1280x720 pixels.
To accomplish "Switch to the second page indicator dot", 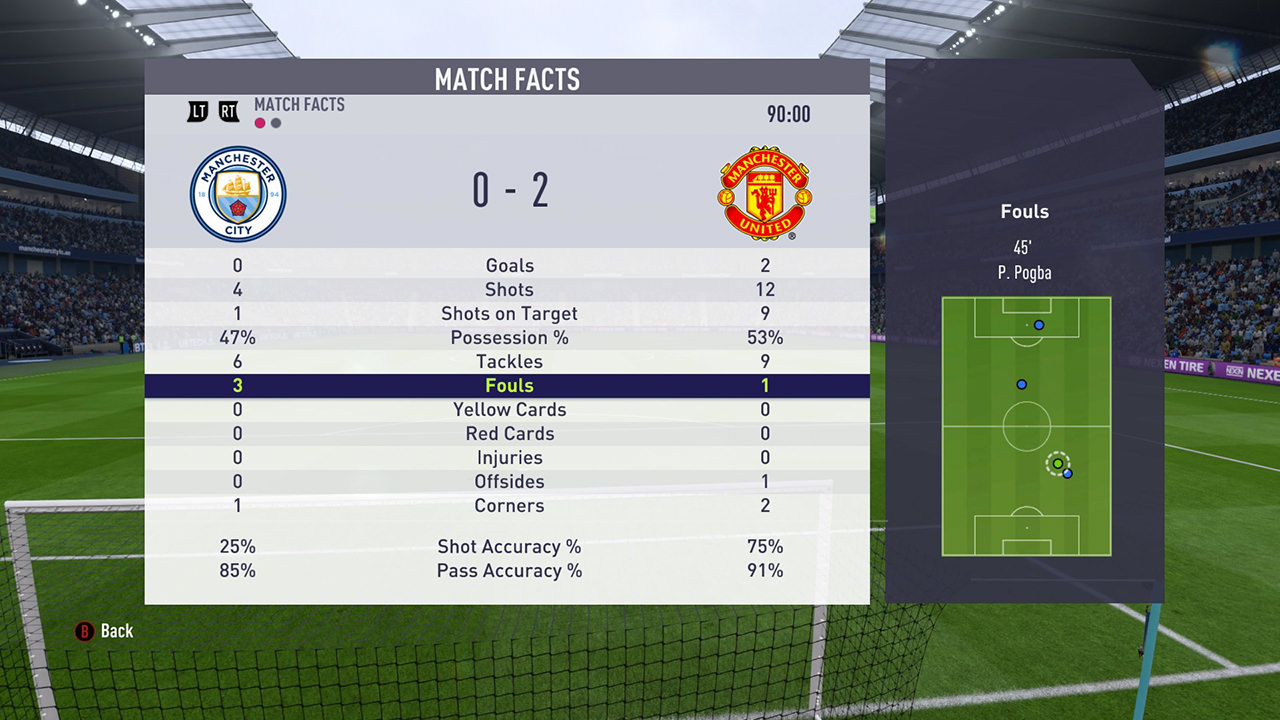I will pyautogui.click(x=276, y=123).
